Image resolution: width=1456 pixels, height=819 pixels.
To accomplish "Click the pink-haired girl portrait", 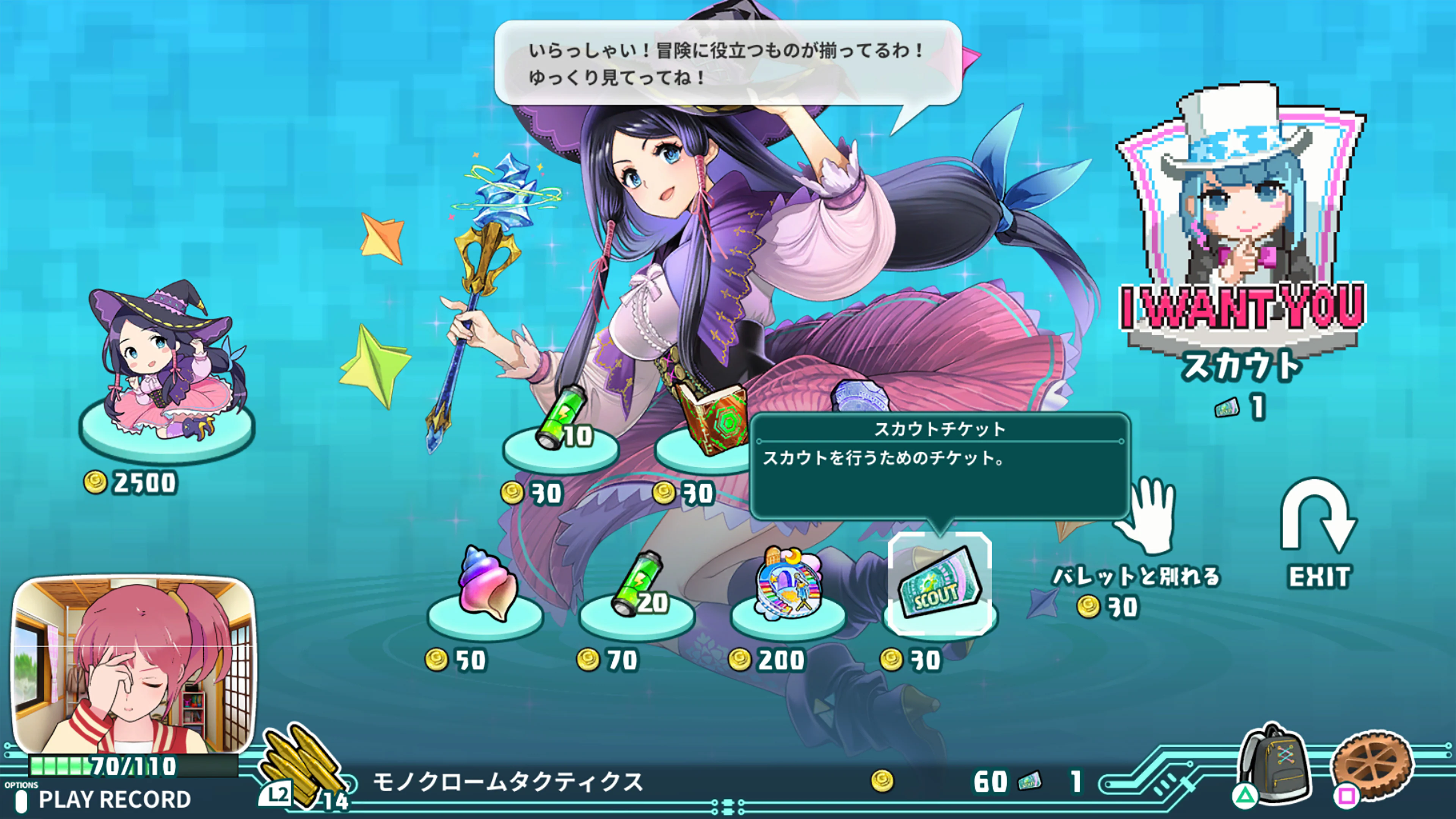I will coord(135,664).
